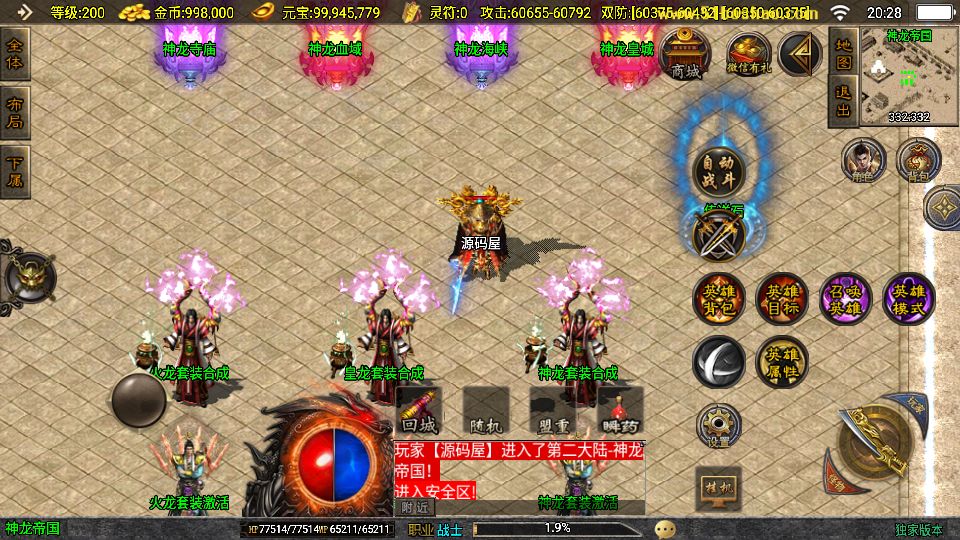Open the 神龙帝国 minimap
This screenshot has height=540, width=960.
coord(908,76)
